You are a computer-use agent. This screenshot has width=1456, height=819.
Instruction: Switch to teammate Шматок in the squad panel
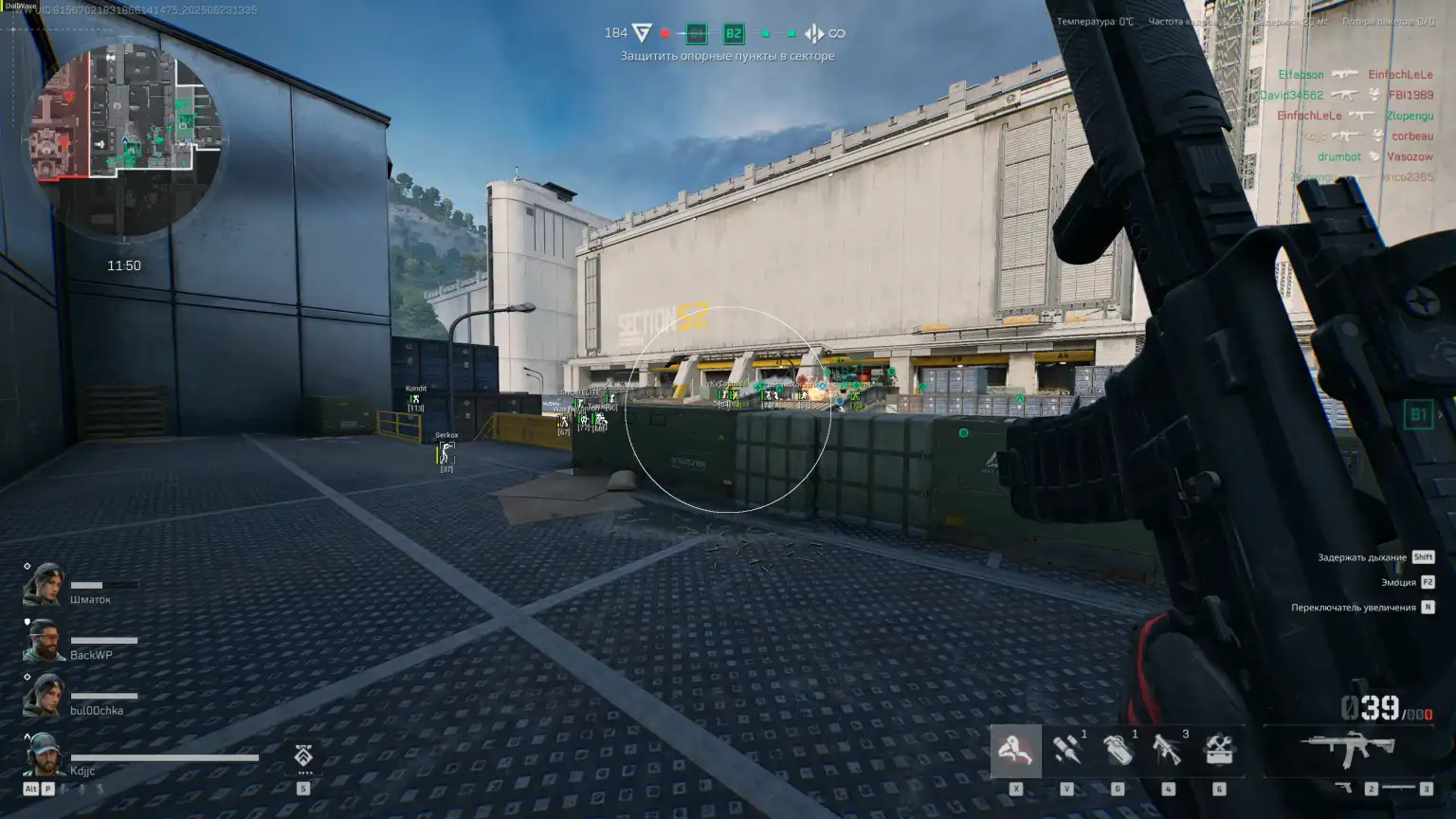(90, 599)
